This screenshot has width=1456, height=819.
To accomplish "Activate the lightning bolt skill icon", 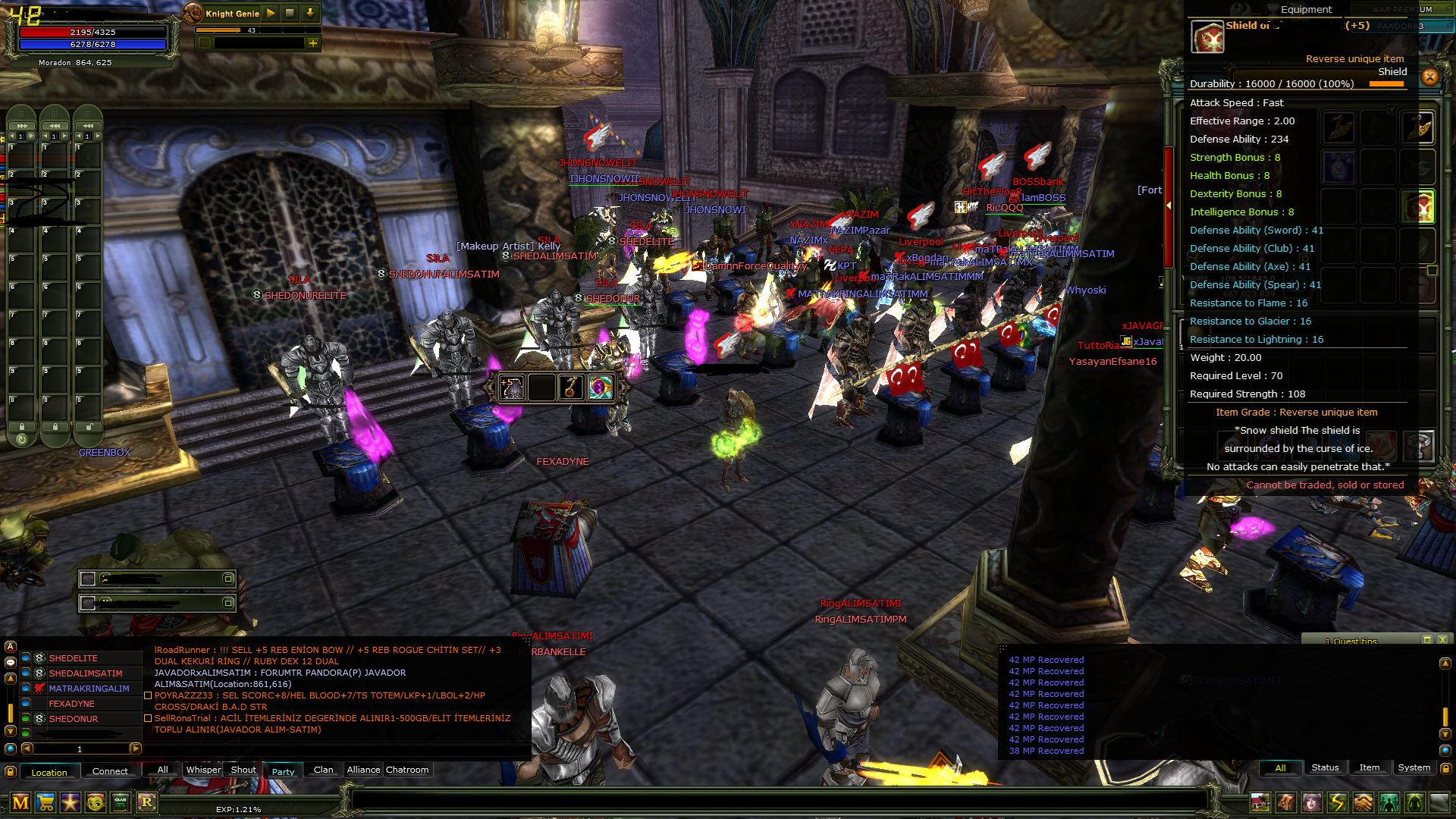I will 1337,802.
